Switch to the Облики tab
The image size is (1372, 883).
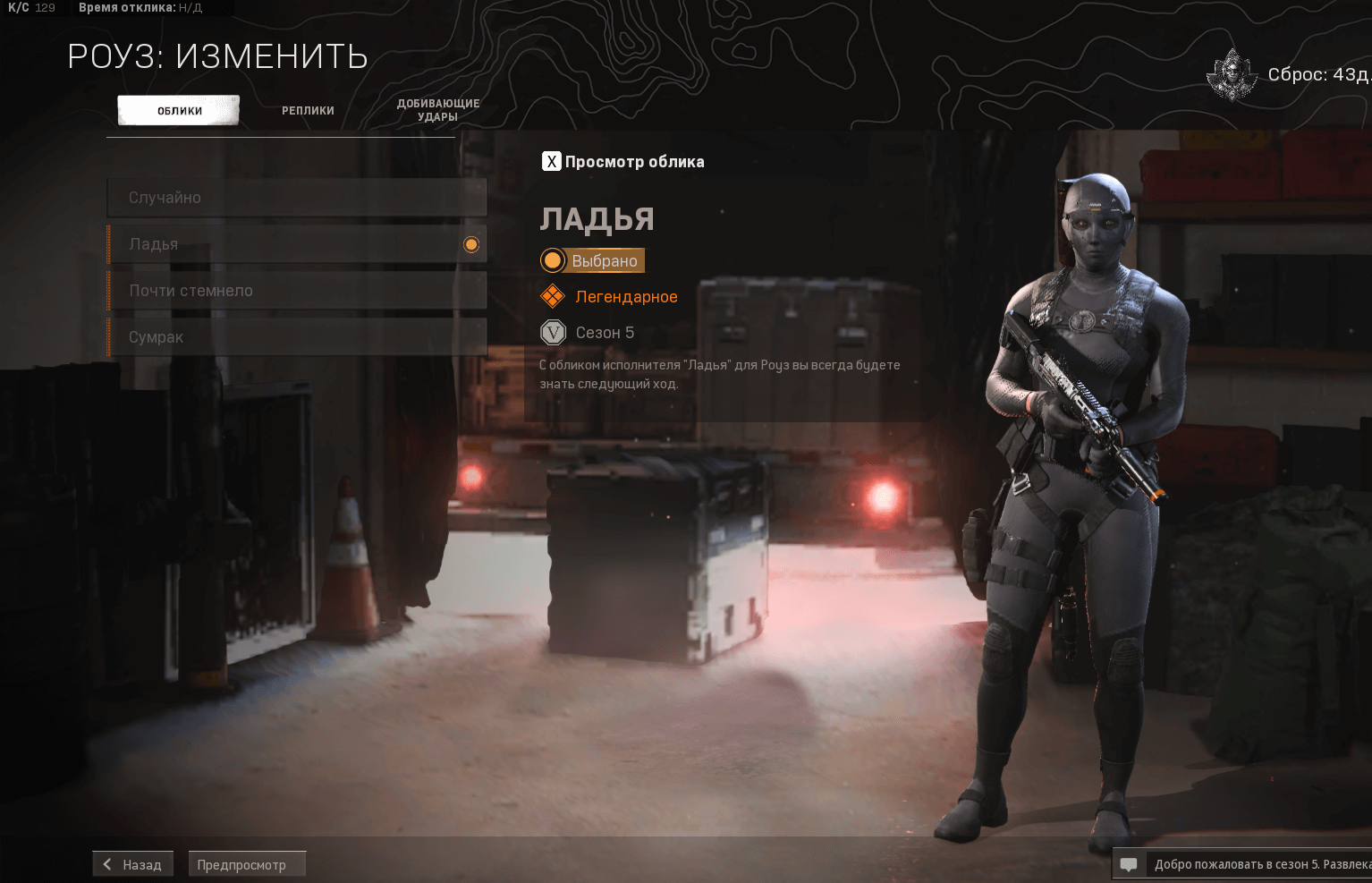tap(179, 111)
